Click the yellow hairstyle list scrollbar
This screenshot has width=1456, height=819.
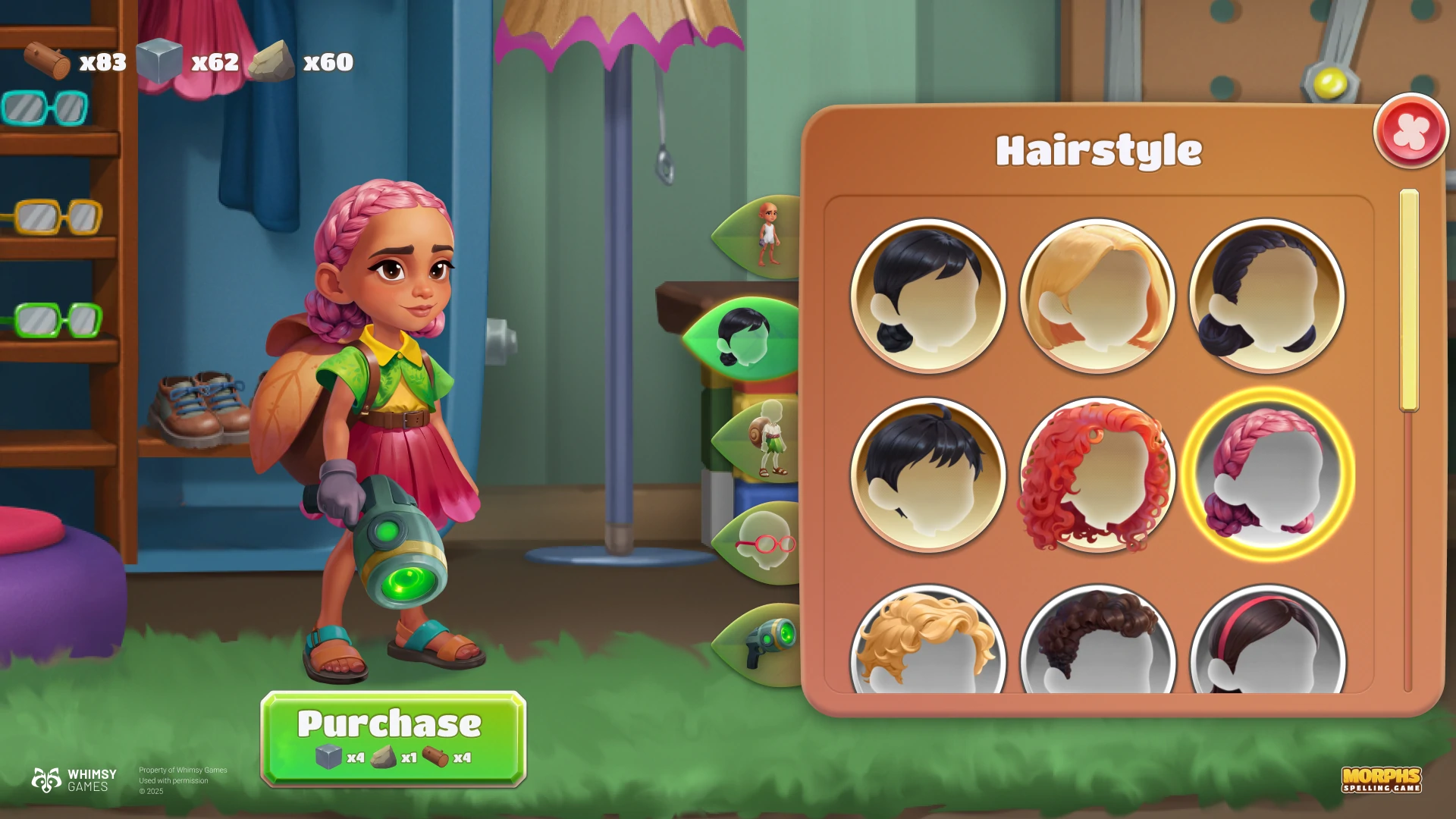pos(1409,300)
